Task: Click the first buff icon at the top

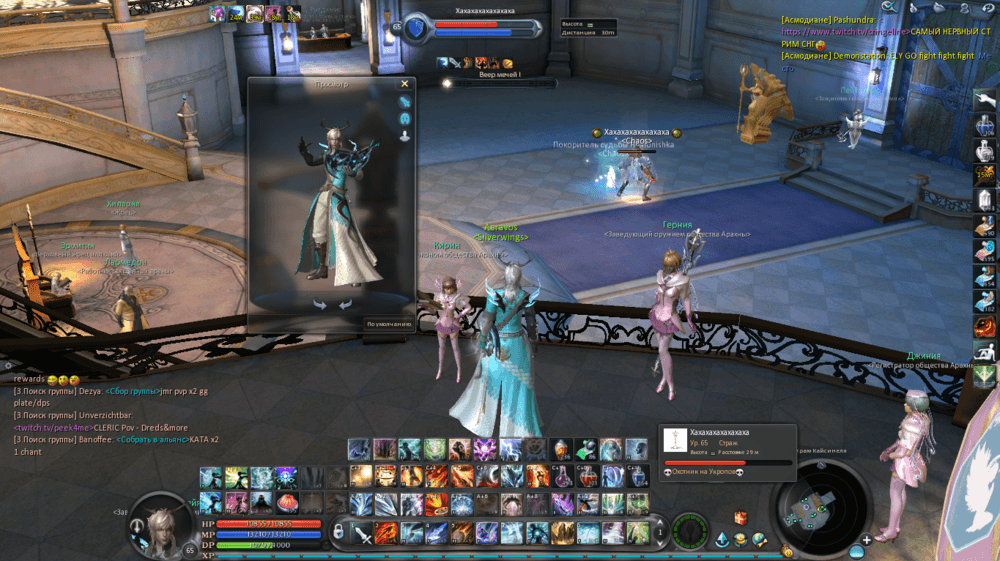Action: [x=217, y=13]
